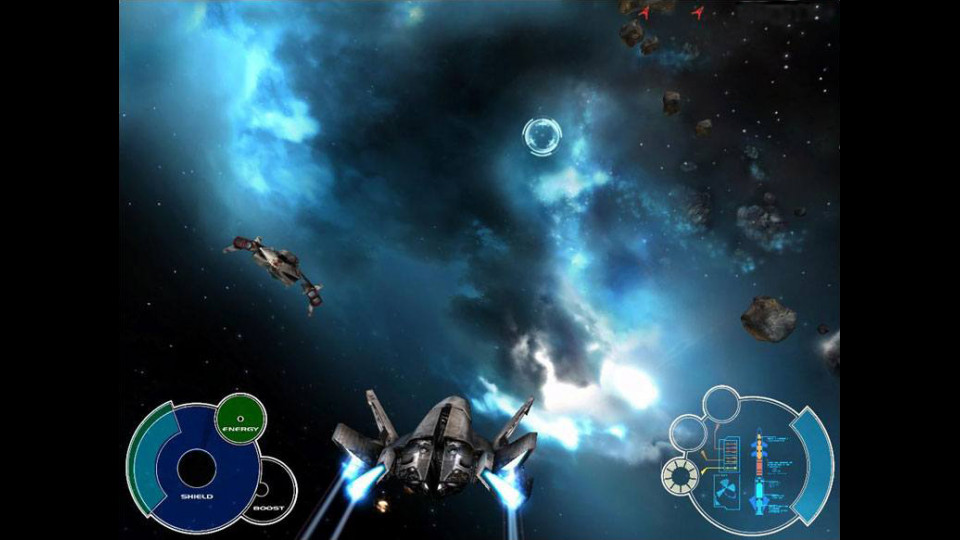Select the spoked wheel weapon slot
The height and width of the screenshot is (540, 960).
pyautogui.click(x=681, y=477)
